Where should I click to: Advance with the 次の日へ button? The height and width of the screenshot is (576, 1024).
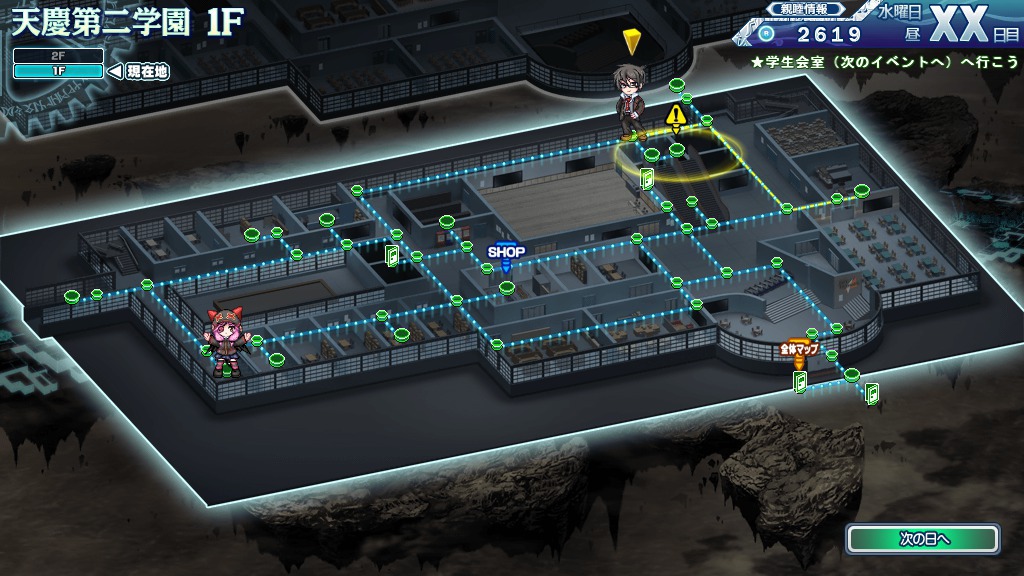pos(923,538)
